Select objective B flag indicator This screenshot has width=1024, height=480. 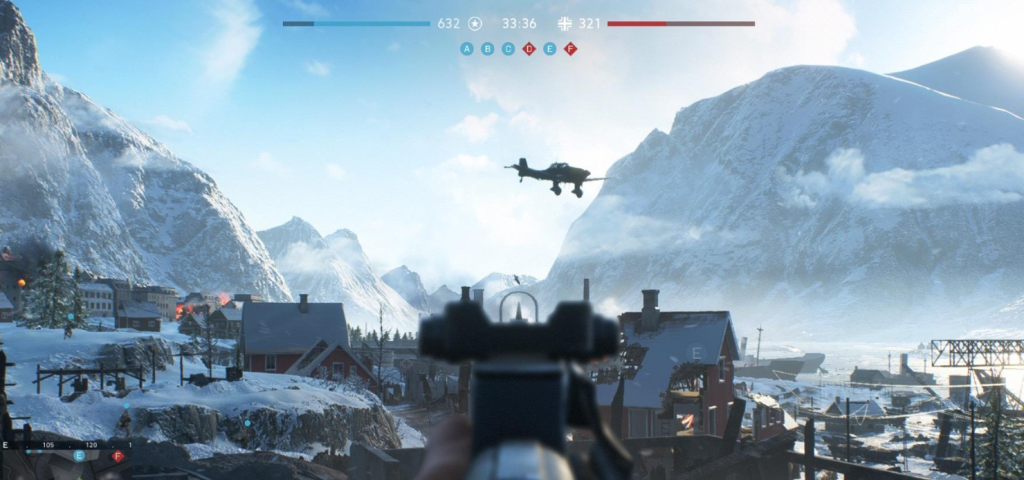point(487,48)
